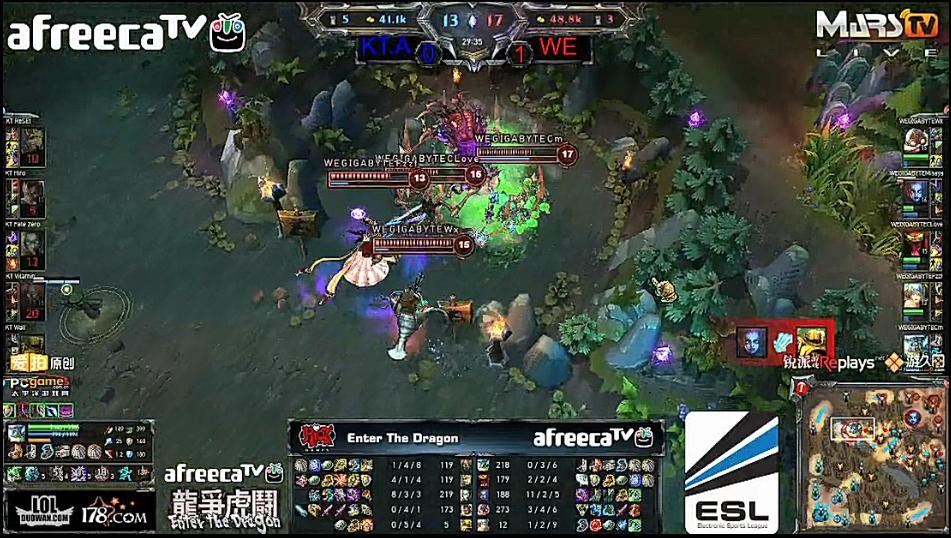Image resolution: width=951 pixels, height=538 pixels.
Task: Select the red-masked WE champion portrait
Action: coord(914,243)
